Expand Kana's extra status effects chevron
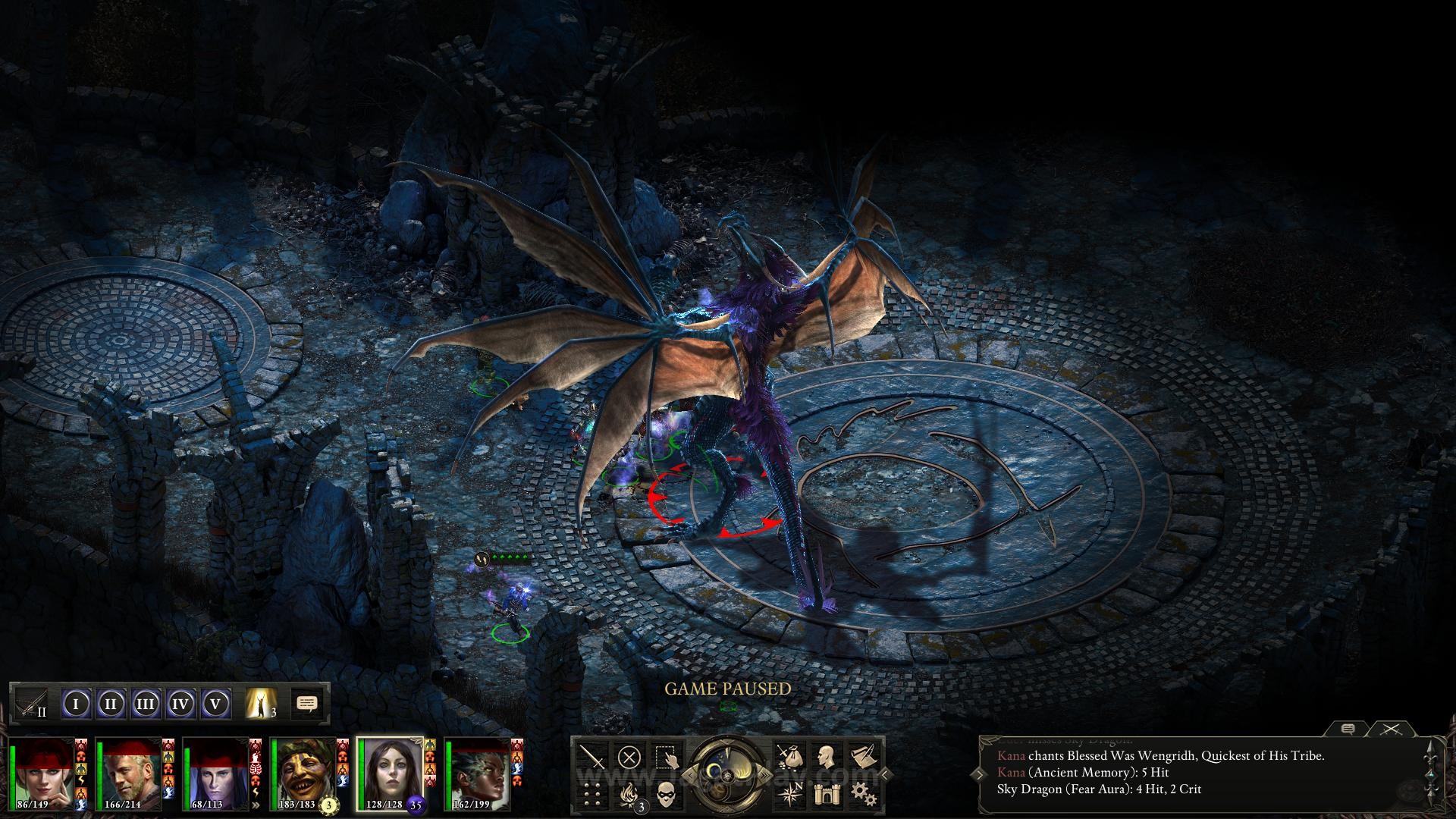Image resolution: width=1456 pixels, height=819 pixels. [x=256, y=805]
